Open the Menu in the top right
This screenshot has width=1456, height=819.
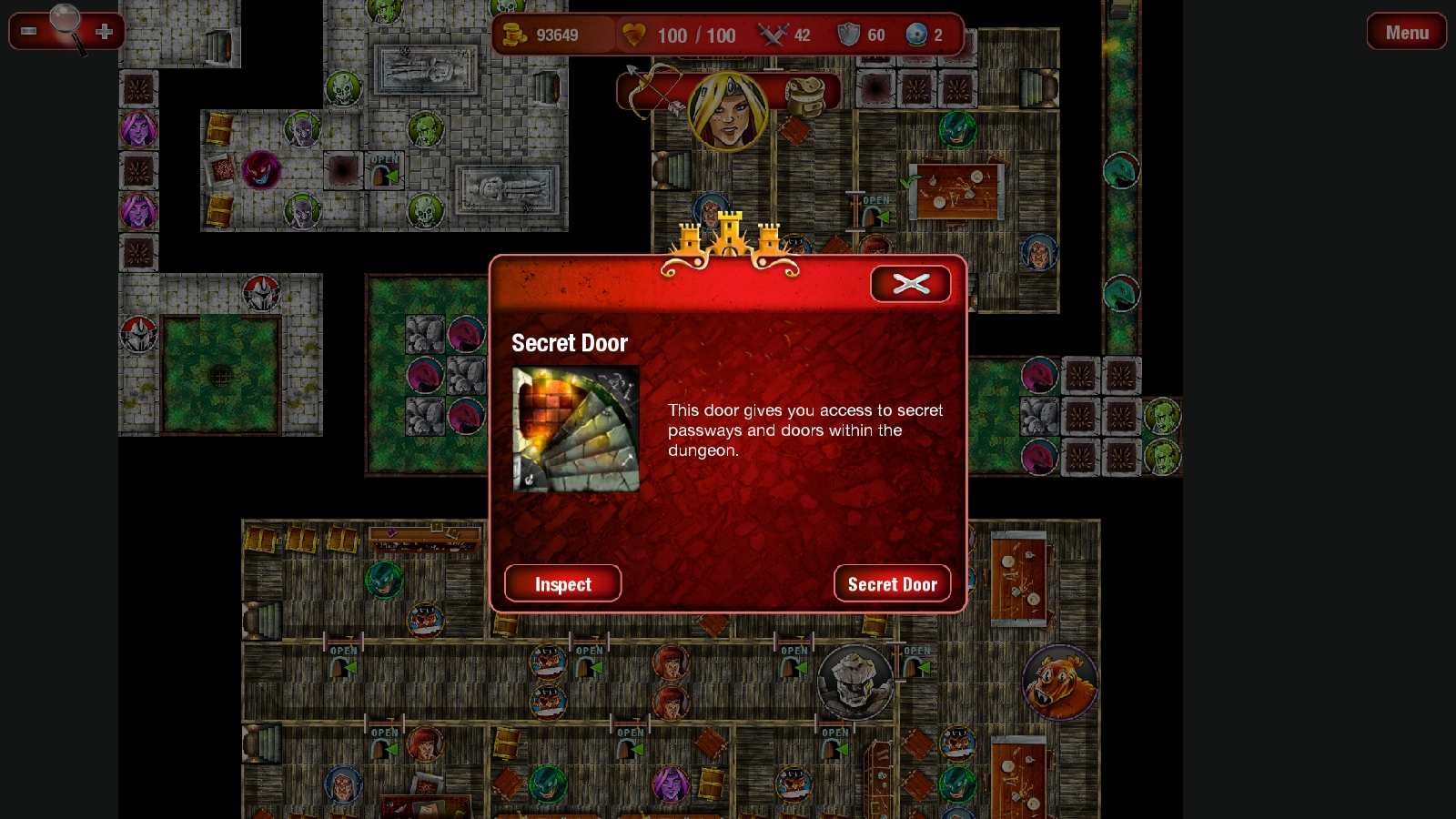coord(1406,31)
